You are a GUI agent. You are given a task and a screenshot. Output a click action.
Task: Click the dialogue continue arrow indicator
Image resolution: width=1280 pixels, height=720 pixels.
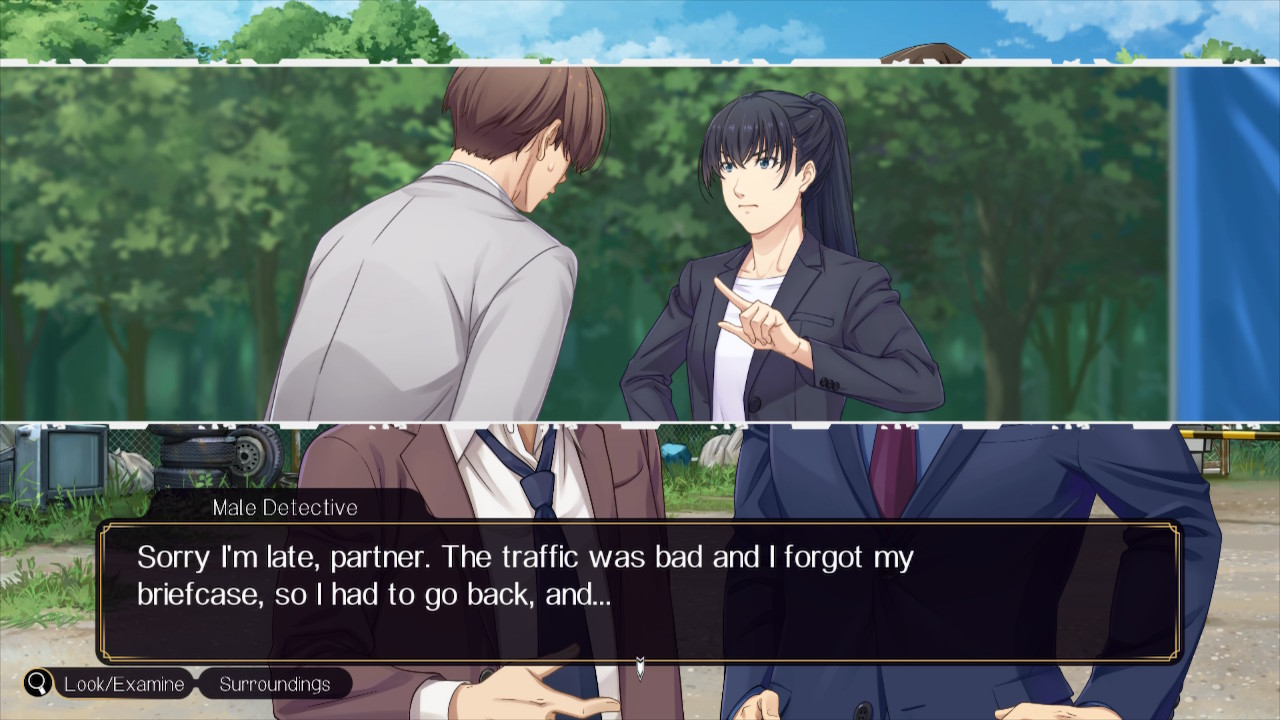pyautogui.click(x=640, y=667)
